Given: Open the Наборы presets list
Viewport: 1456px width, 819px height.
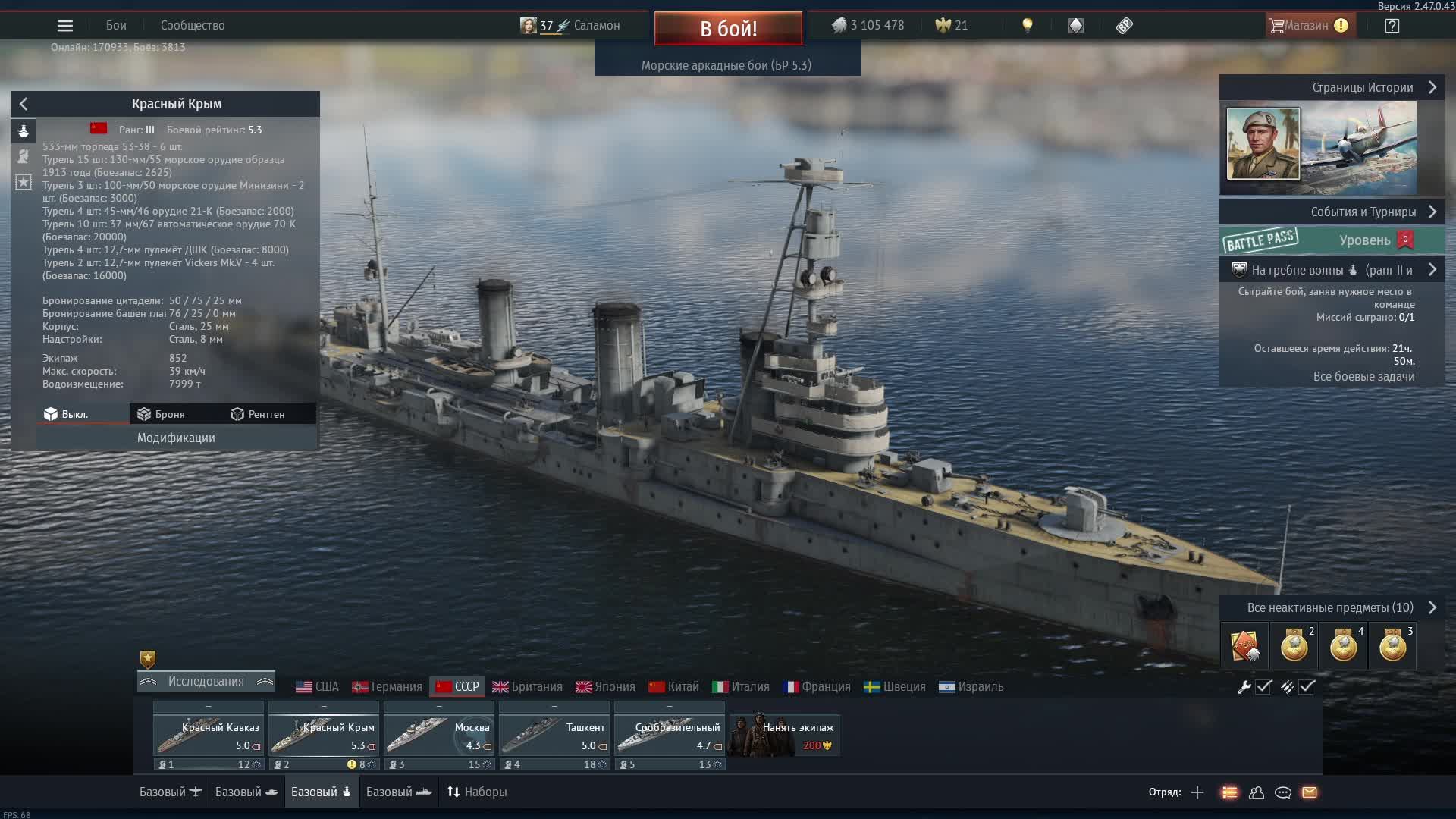Looking at the screenshot, I should pyautogui.click(x=476, y=792).
